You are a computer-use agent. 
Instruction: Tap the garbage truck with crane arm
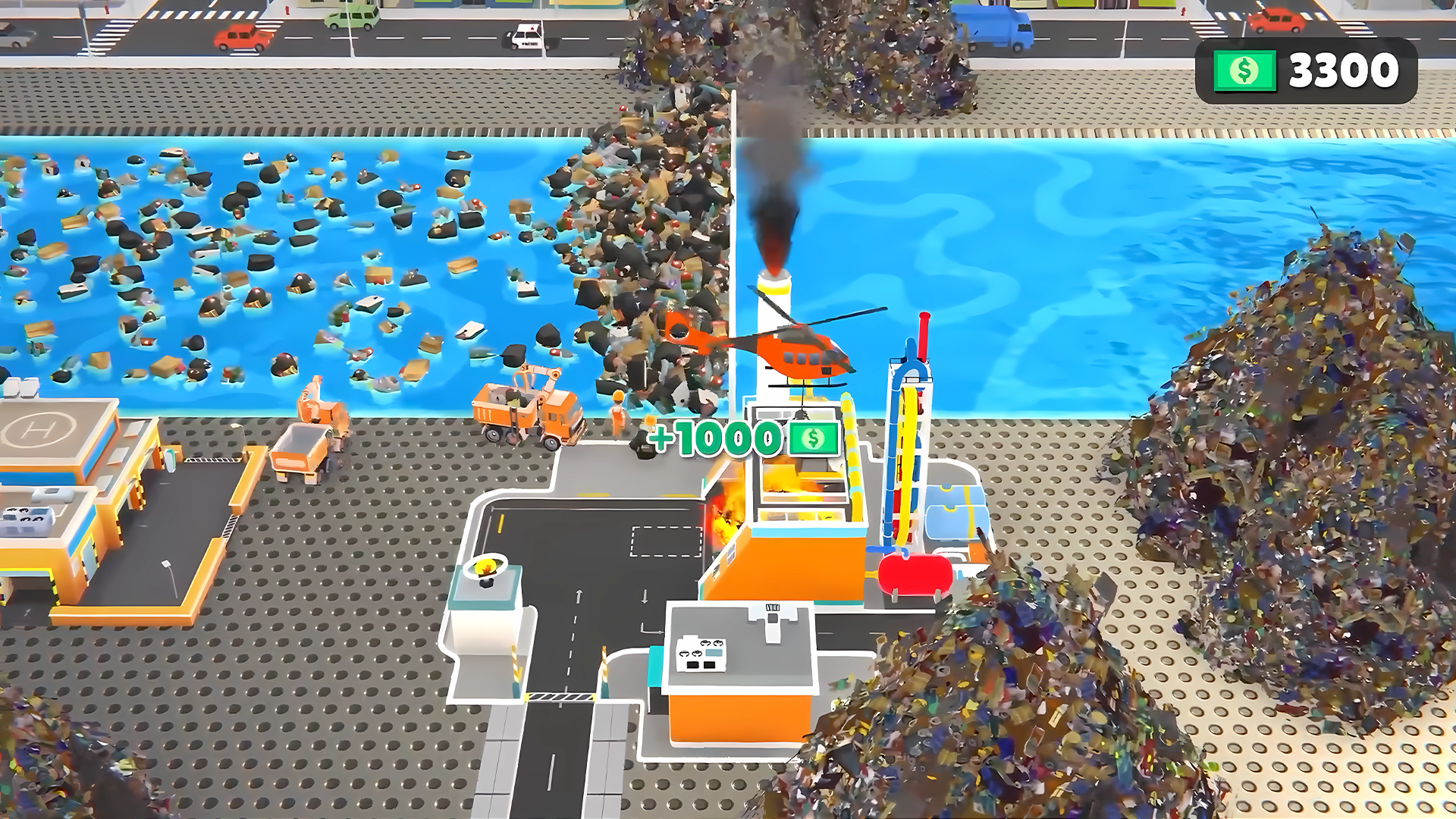(x=523, y=409)
